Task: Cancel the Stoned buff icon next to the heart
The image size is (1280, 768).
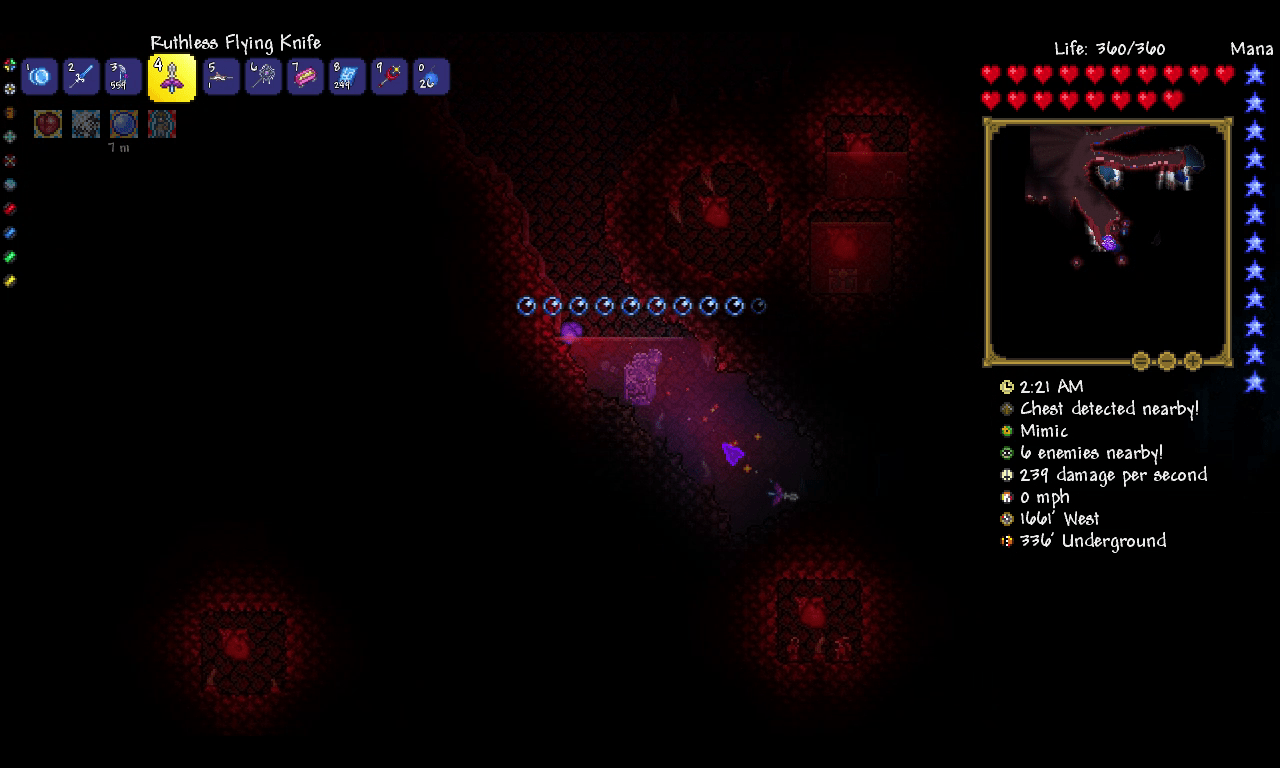Action: [85, 123]
